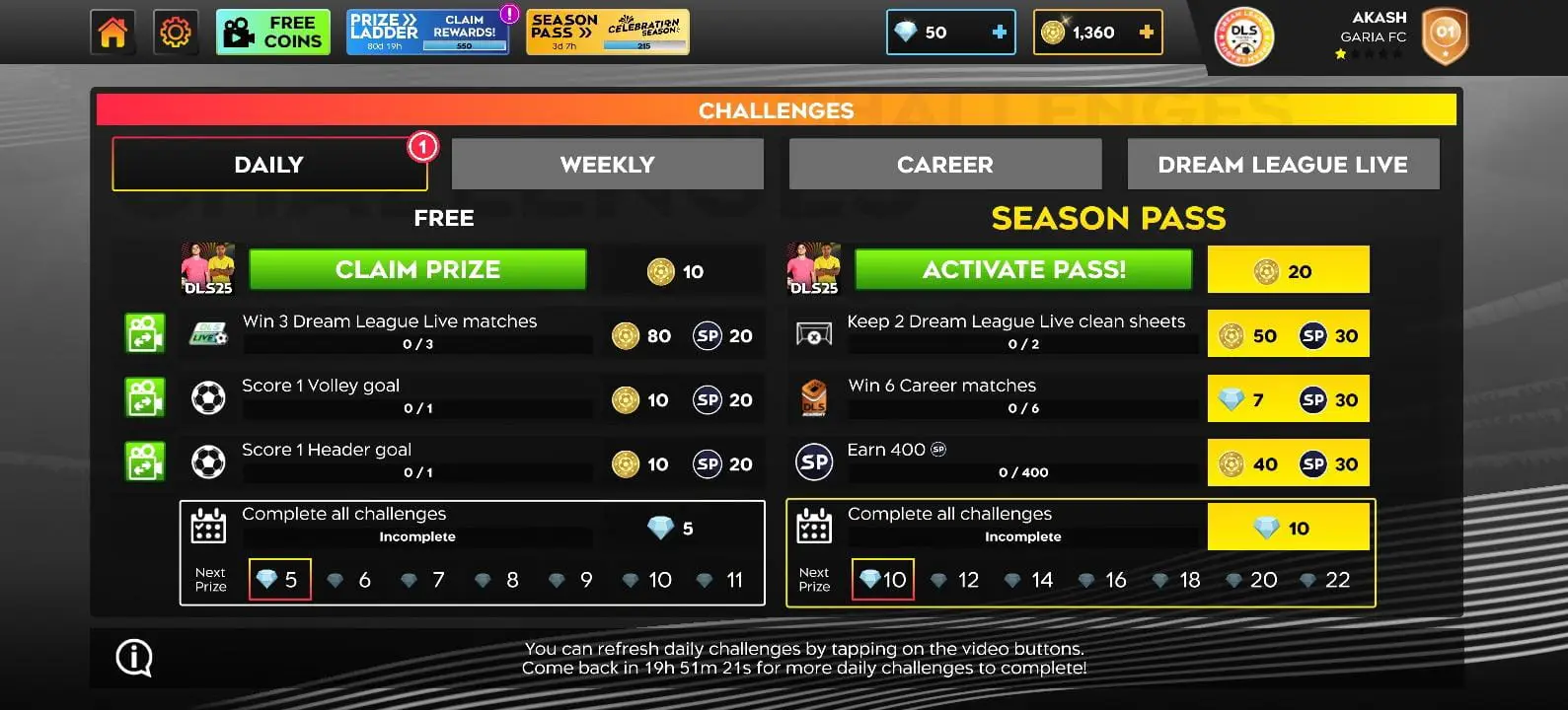
Task: Tap the DLS club badge near profile
Action: 1242,36
